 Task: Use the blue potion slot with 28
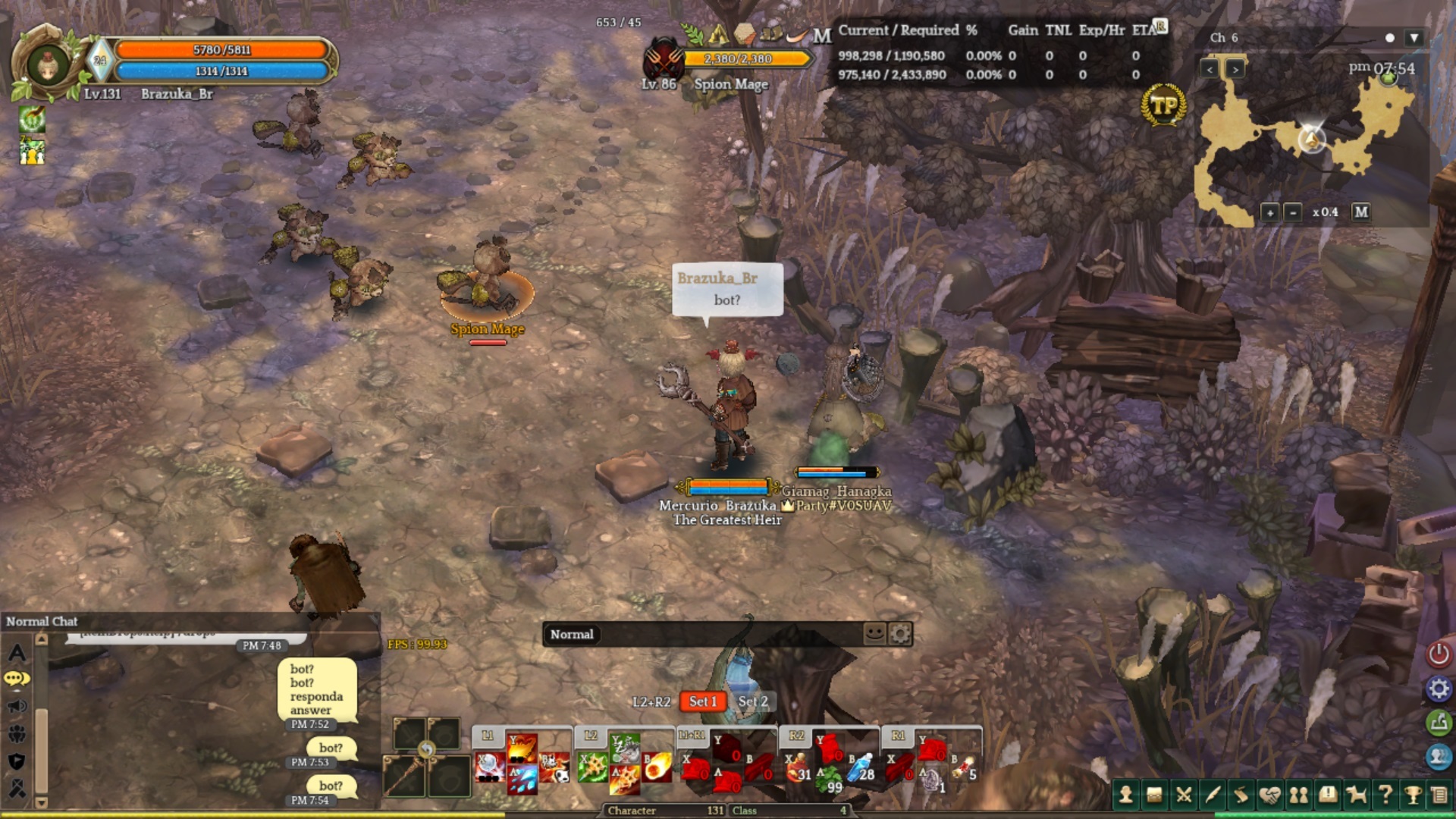[861, 768]
